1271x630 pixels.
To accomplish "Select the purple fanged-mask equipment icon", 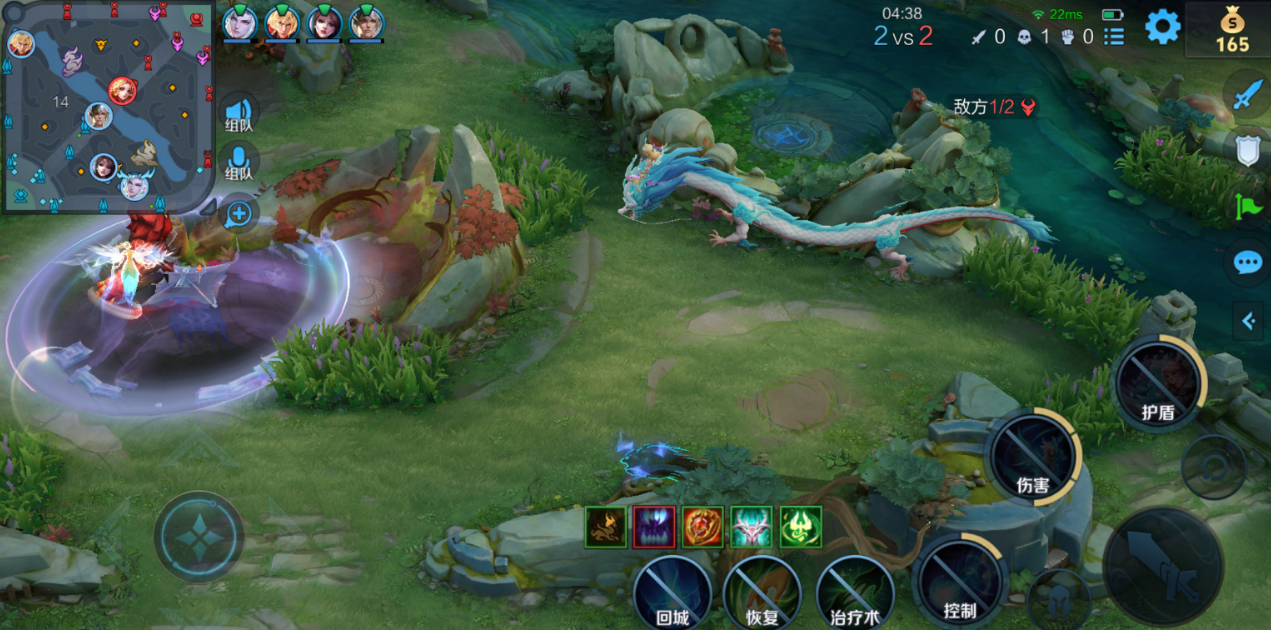I will tap(654, 527).
